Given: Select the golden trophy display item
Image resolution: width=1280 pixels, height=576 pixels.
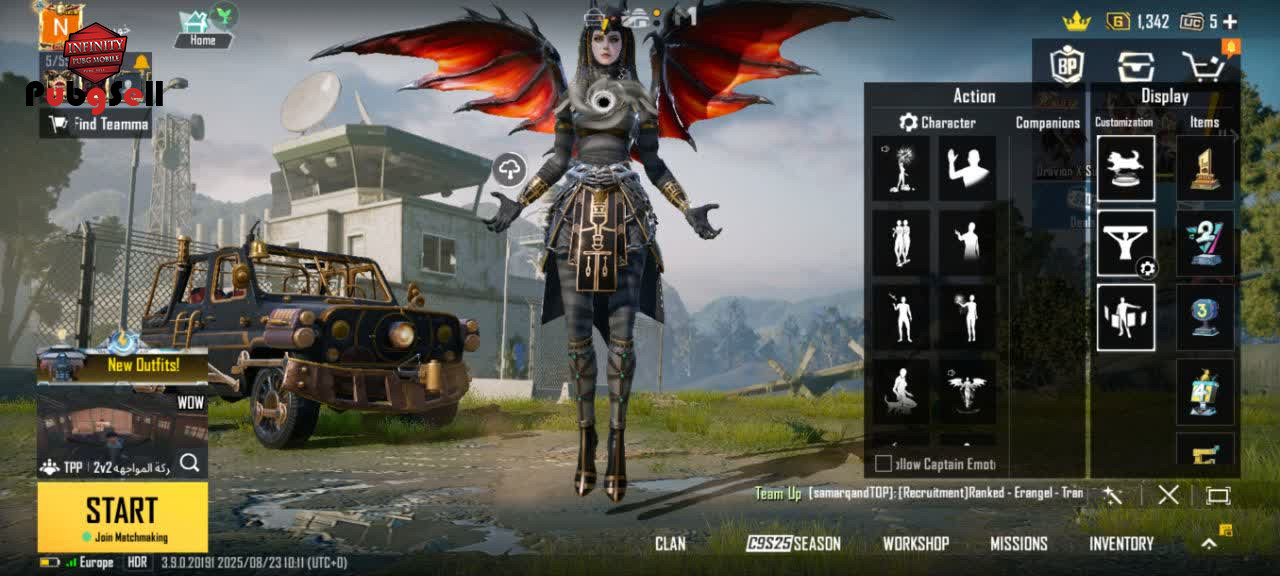Looking at the screenshot, I should [1205, 168].
